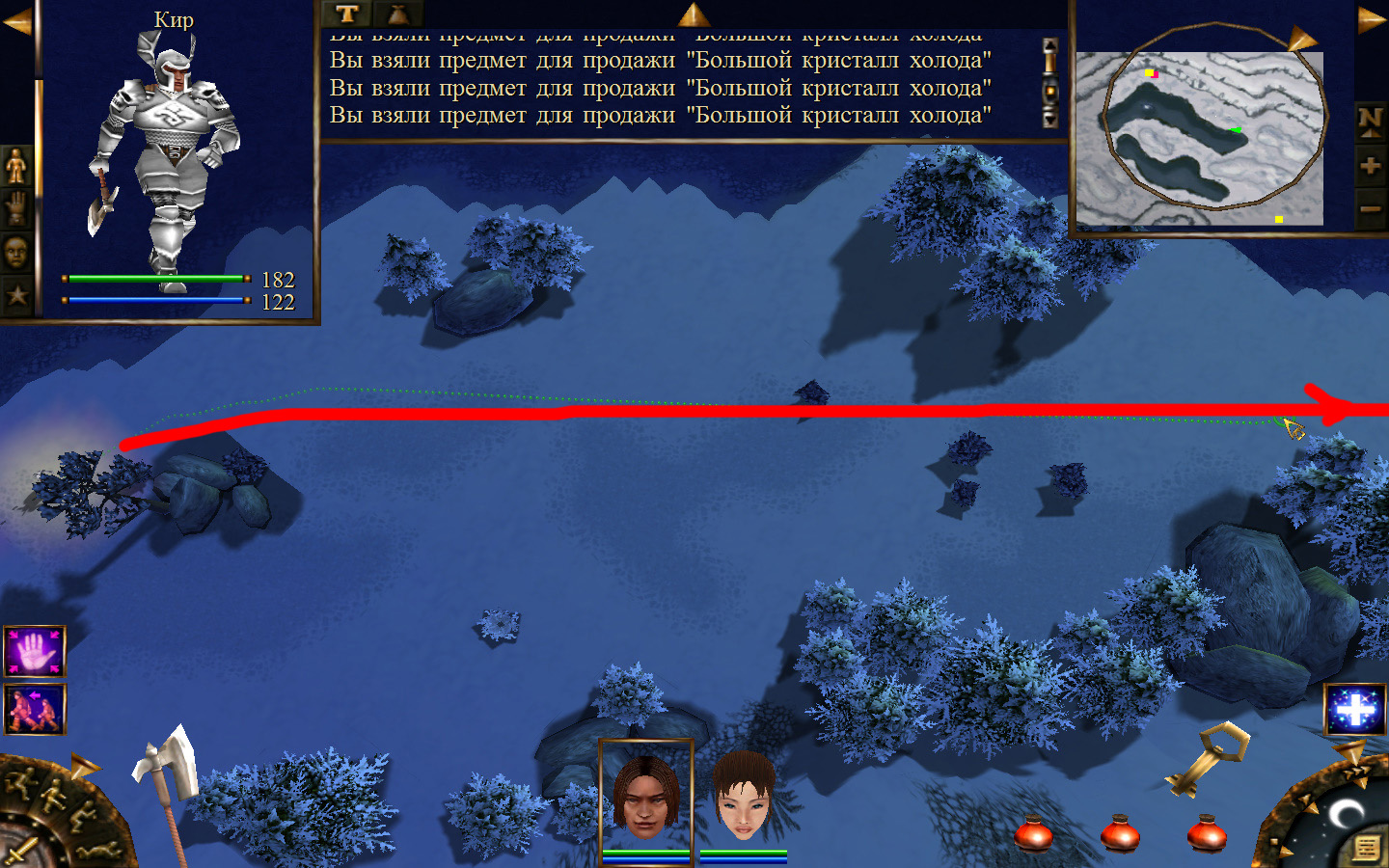The height and width of the screenshot is (868, 1389).
Task: Open the star icon tab
Action: point(16,295)
